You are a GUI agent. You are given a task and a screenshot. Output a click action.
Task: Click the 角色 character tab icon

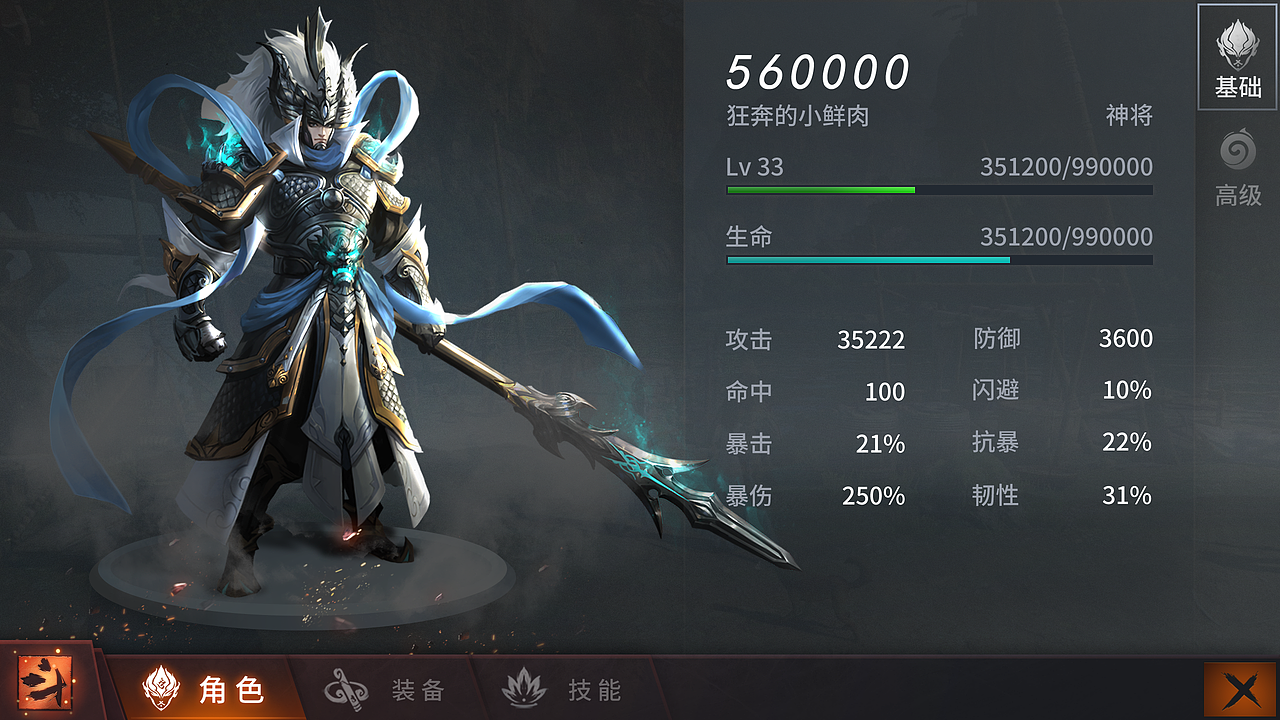160,689
